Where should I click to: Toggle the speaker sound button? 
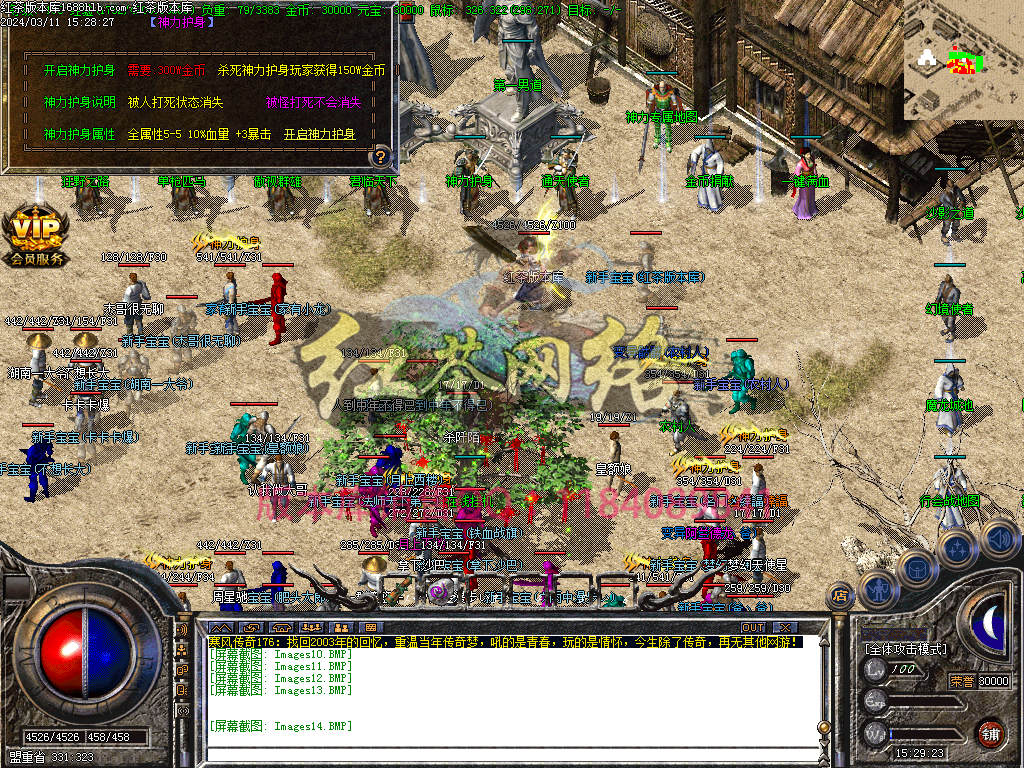999,540
